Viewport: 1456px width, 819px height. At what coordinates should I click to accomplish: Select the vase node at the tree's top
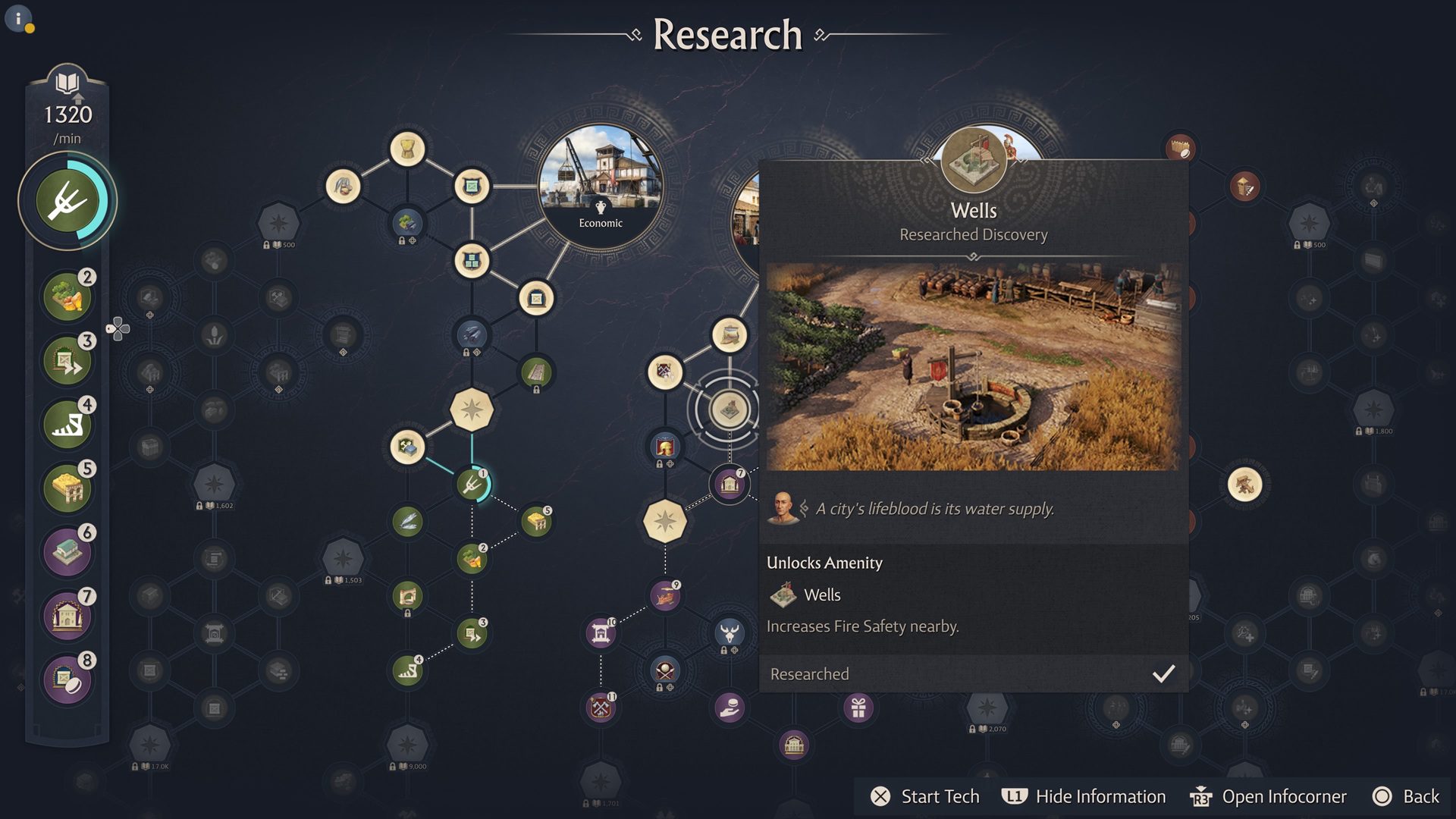[407, 149]
